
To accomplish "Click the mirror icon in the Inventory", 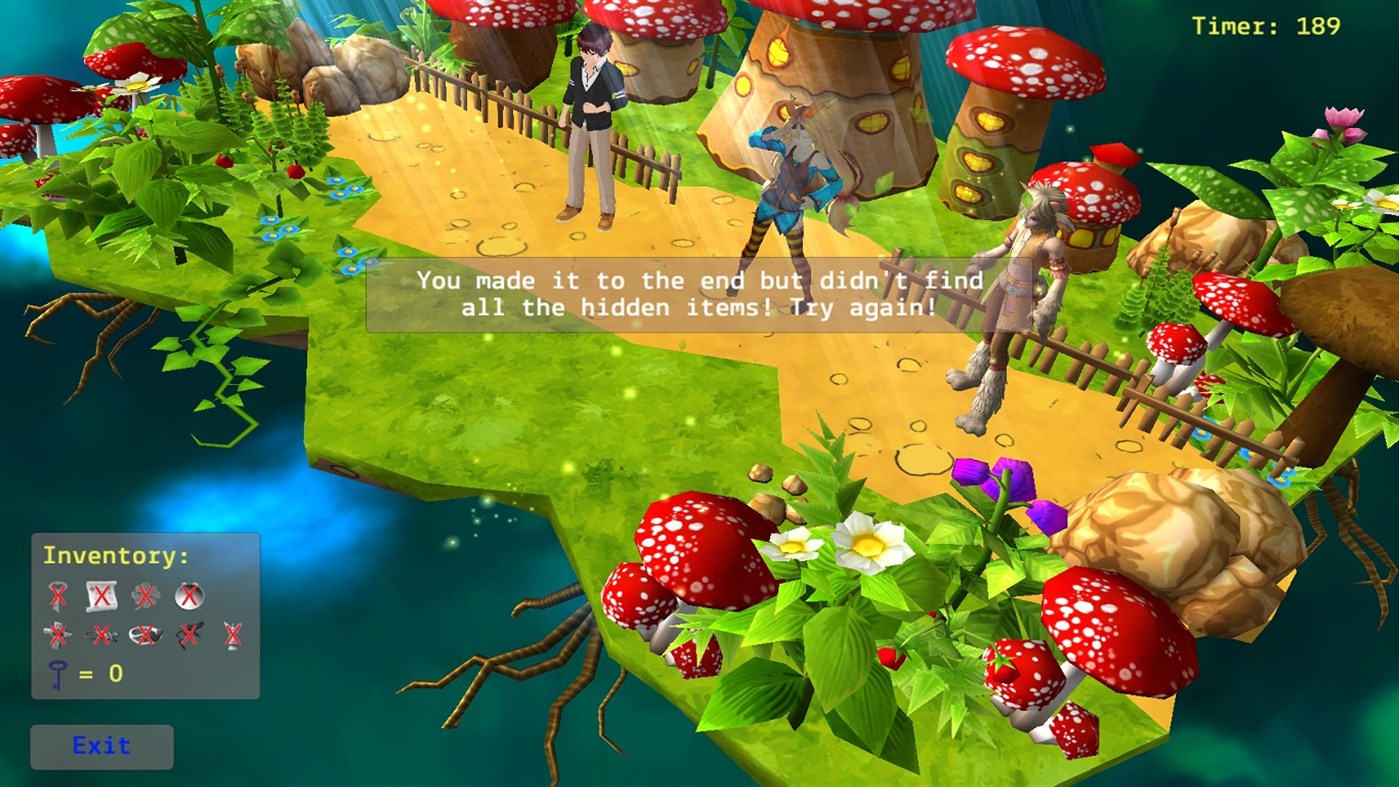I will coord(189,596).
